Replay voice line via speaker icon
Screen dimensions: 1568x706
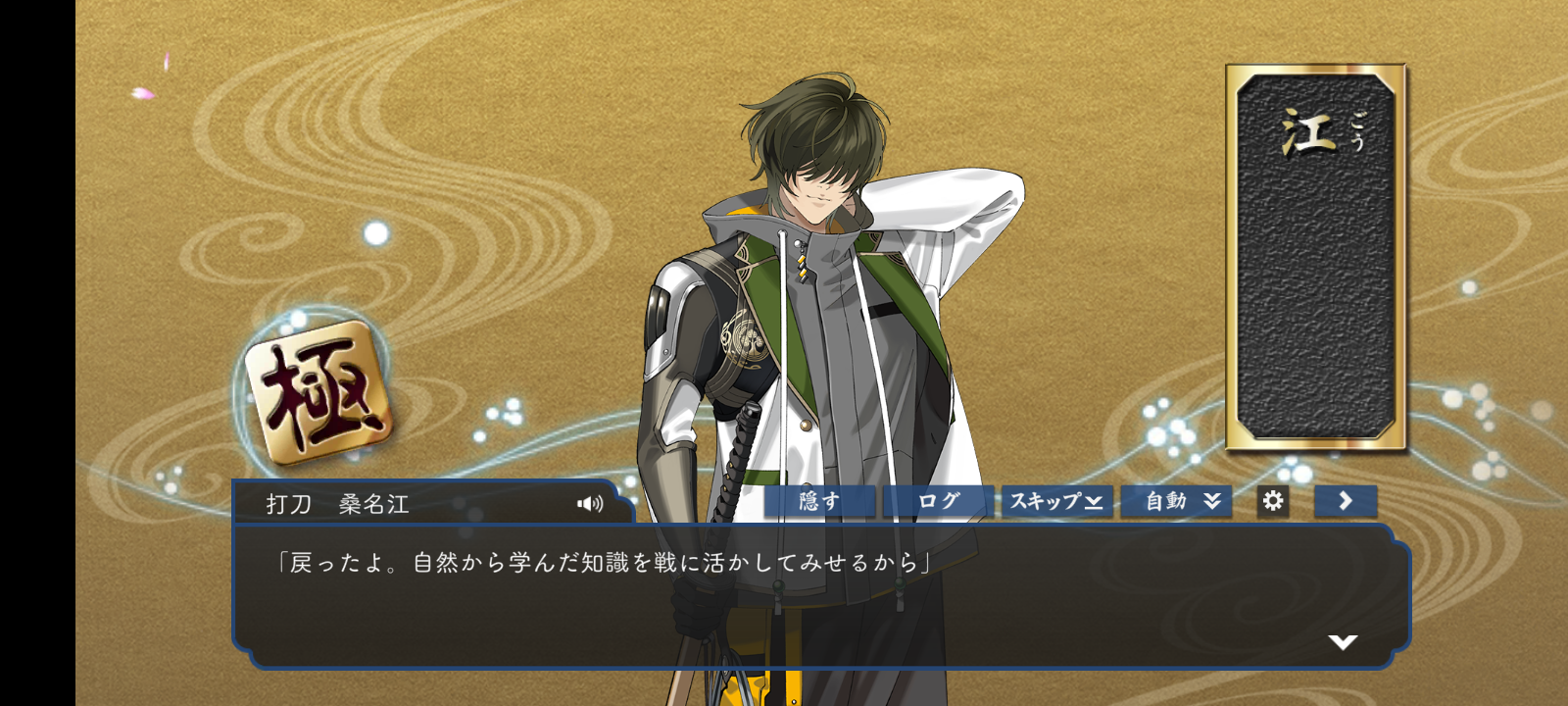[x=590, y=504]
